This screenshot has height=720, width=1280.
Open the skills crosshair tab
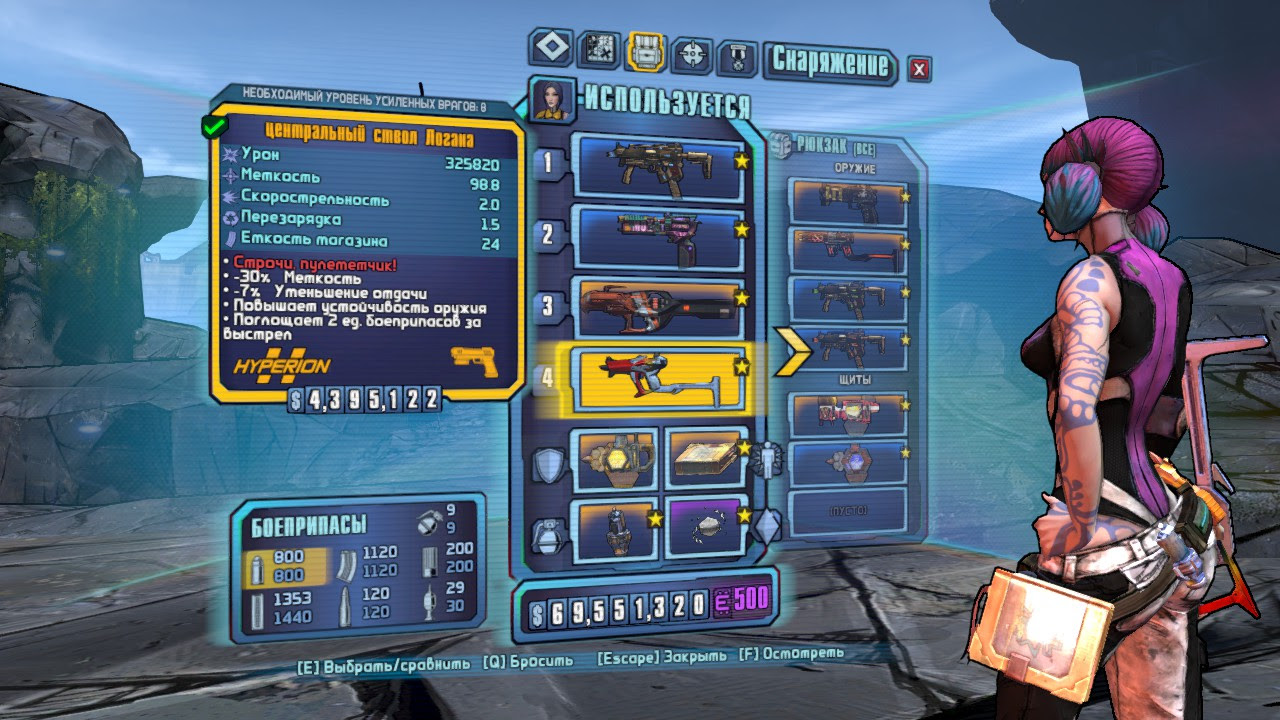point(691,54)
